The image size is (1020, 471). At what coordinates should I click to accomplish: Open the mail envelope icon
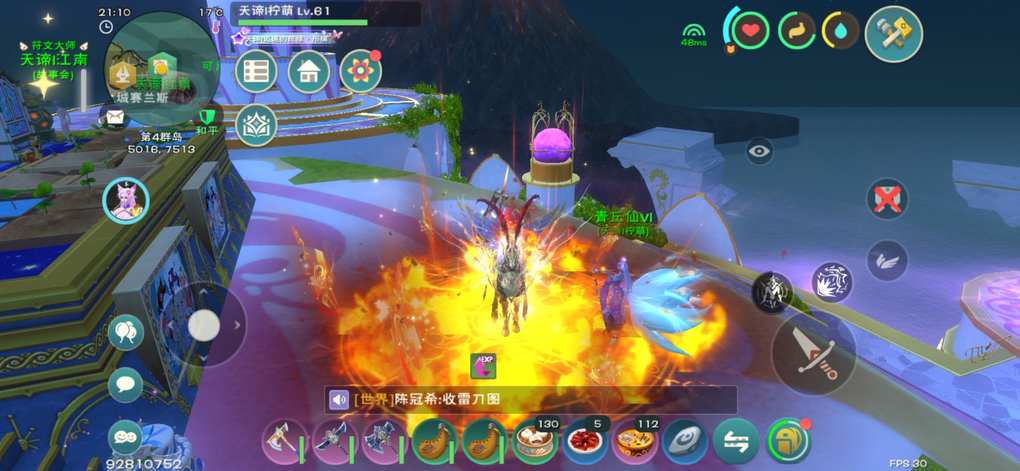coord(116,117)
